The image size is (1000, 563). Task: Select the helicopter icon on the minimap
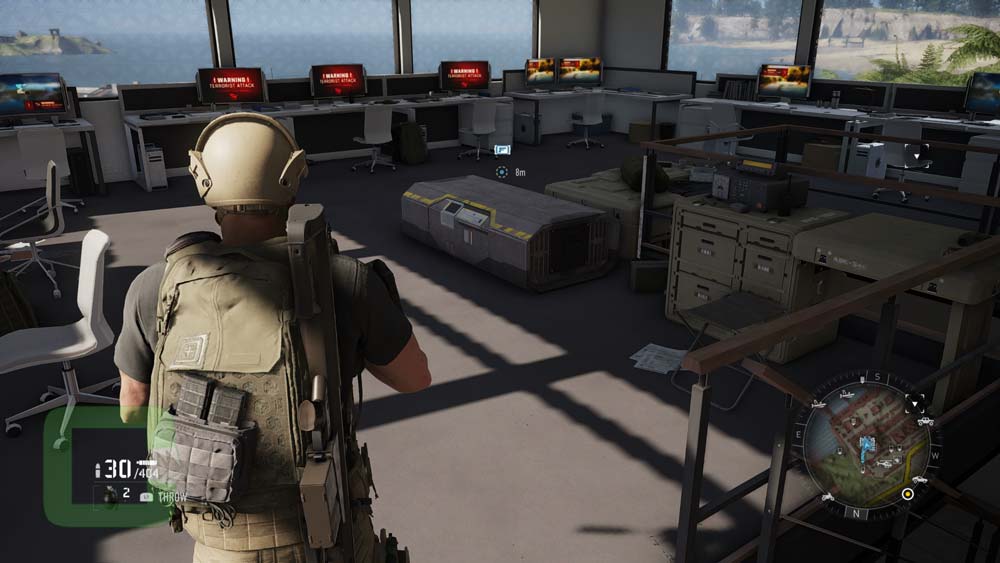pos(884,464)
